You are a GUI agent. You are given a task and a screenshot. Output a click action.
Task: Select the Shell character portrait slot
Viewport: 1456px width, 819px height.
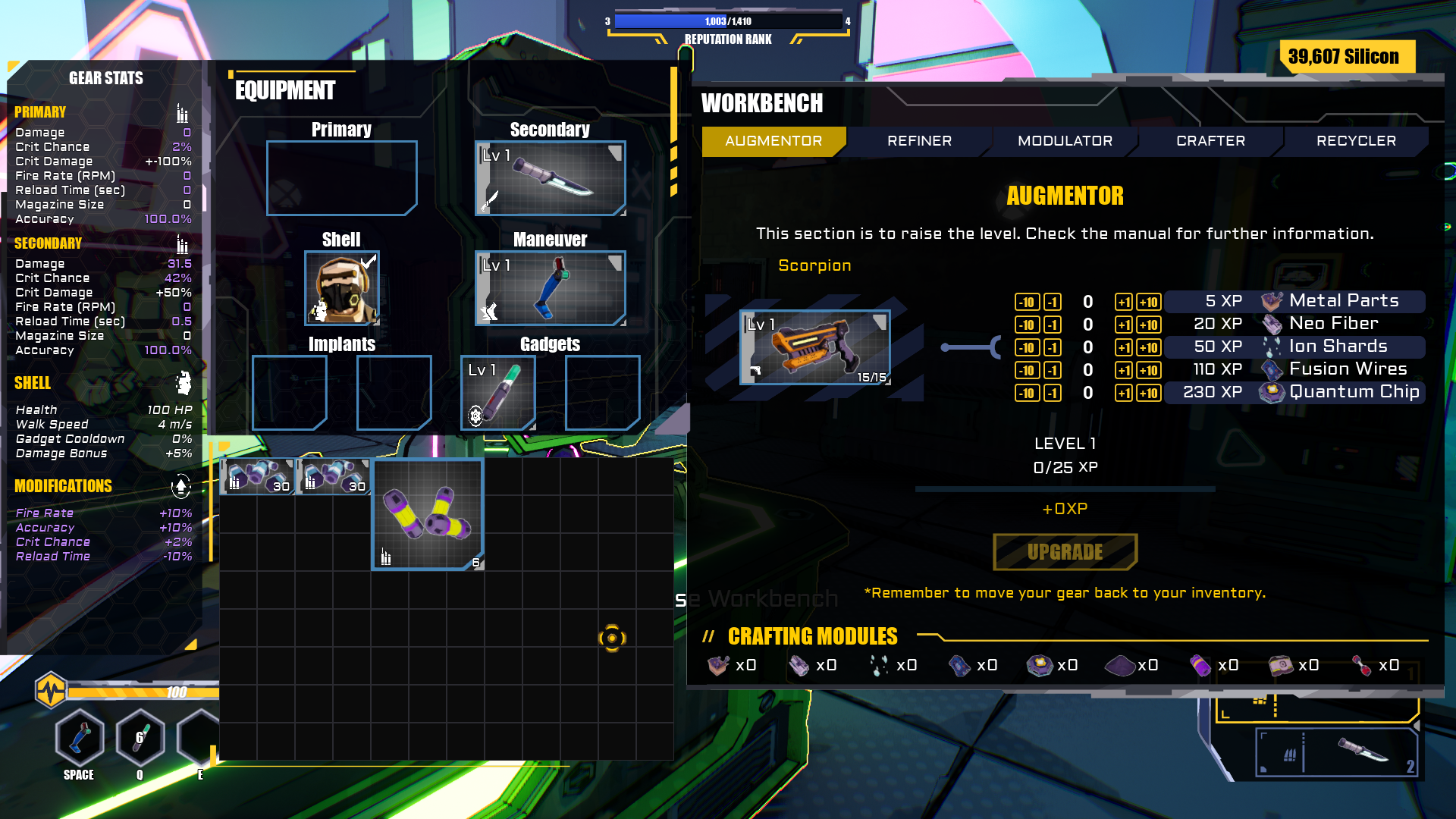[341, 288]
